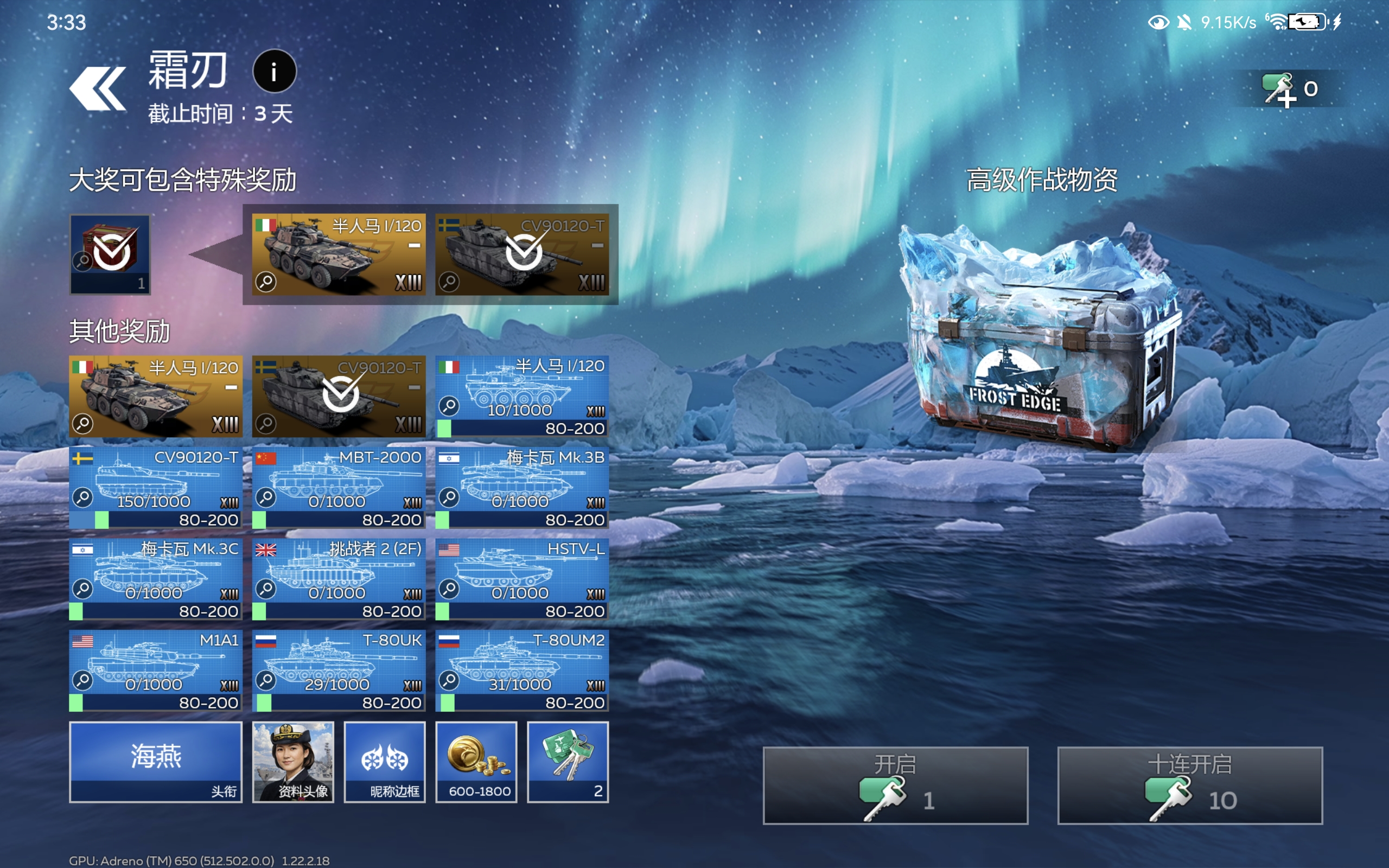Select the 梅卡瓦 Mk.3C blueprint tile
1389x868 pixels.
[x=156, y=578]
